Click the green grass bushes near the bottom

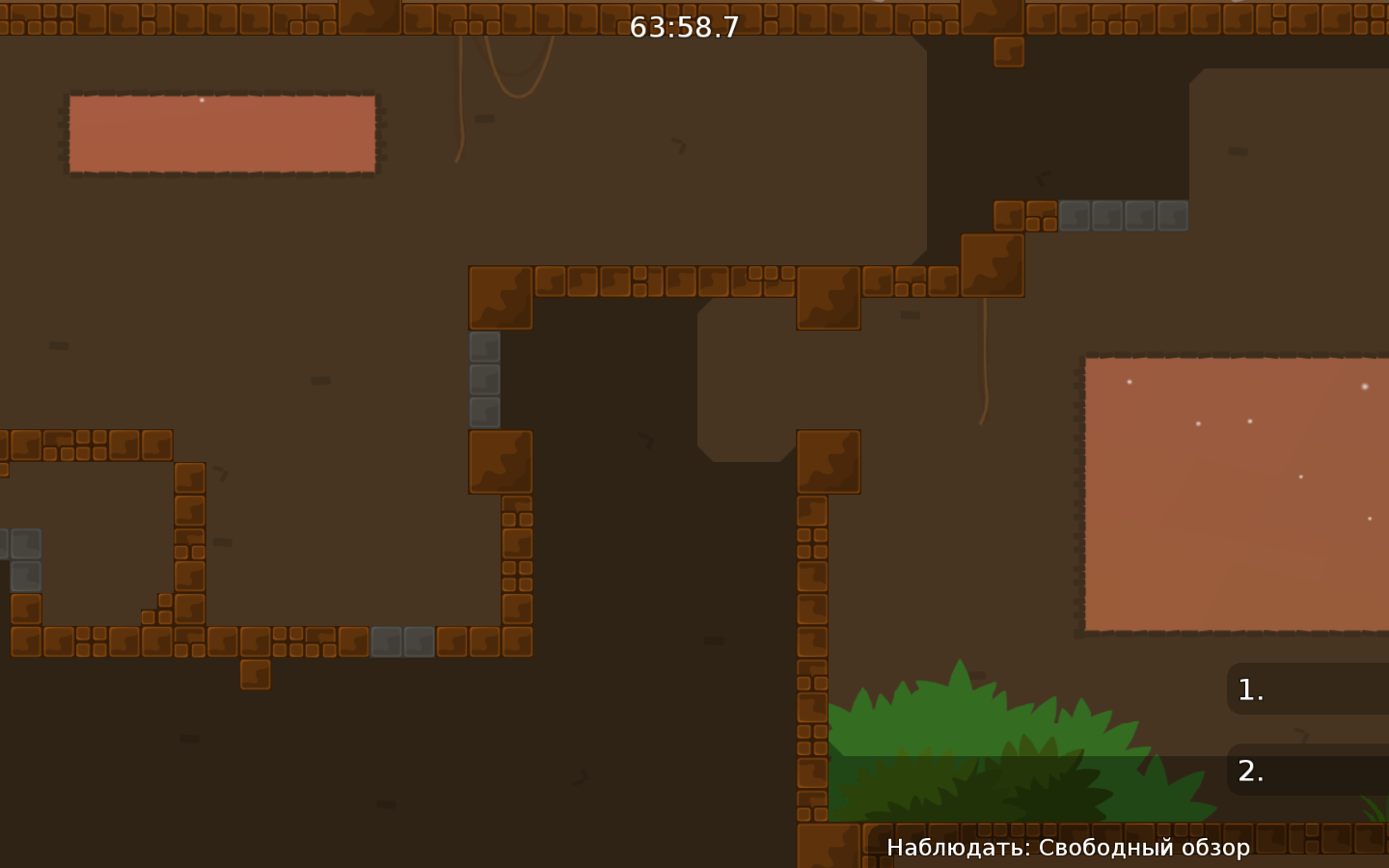click(974, 752)
